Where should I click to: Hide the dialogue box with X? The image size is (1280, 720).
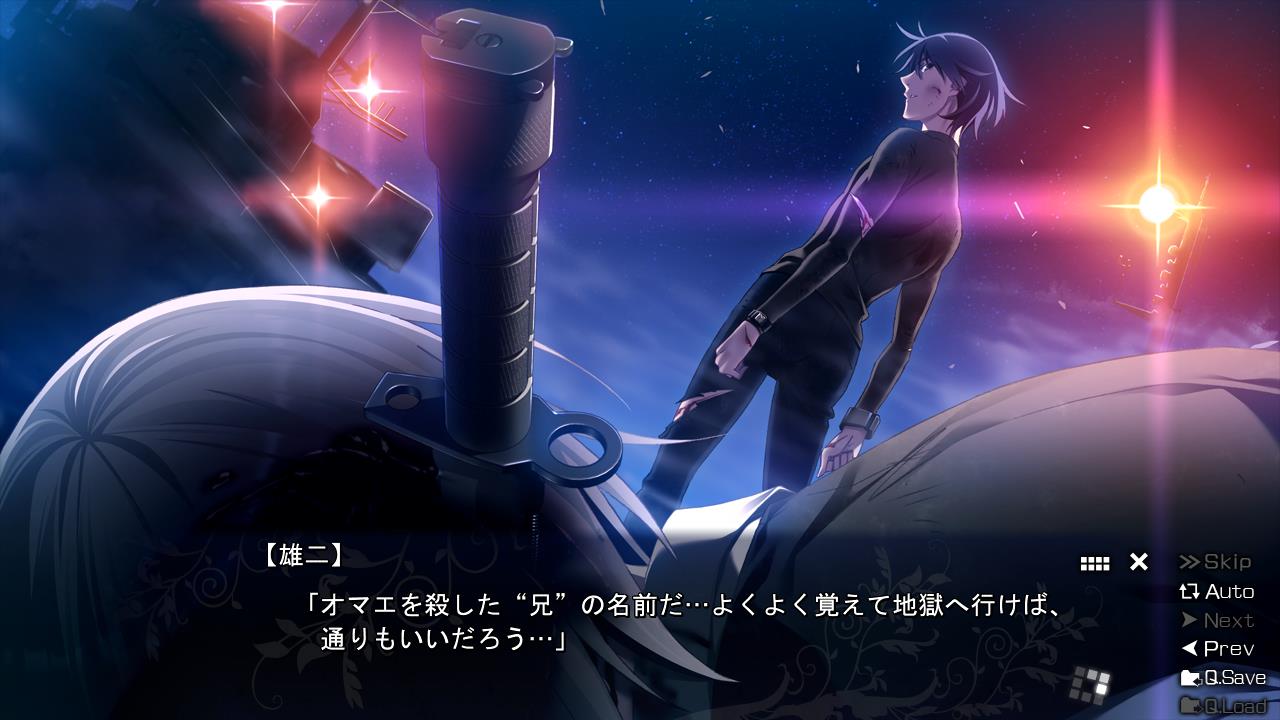point(1138,562)
